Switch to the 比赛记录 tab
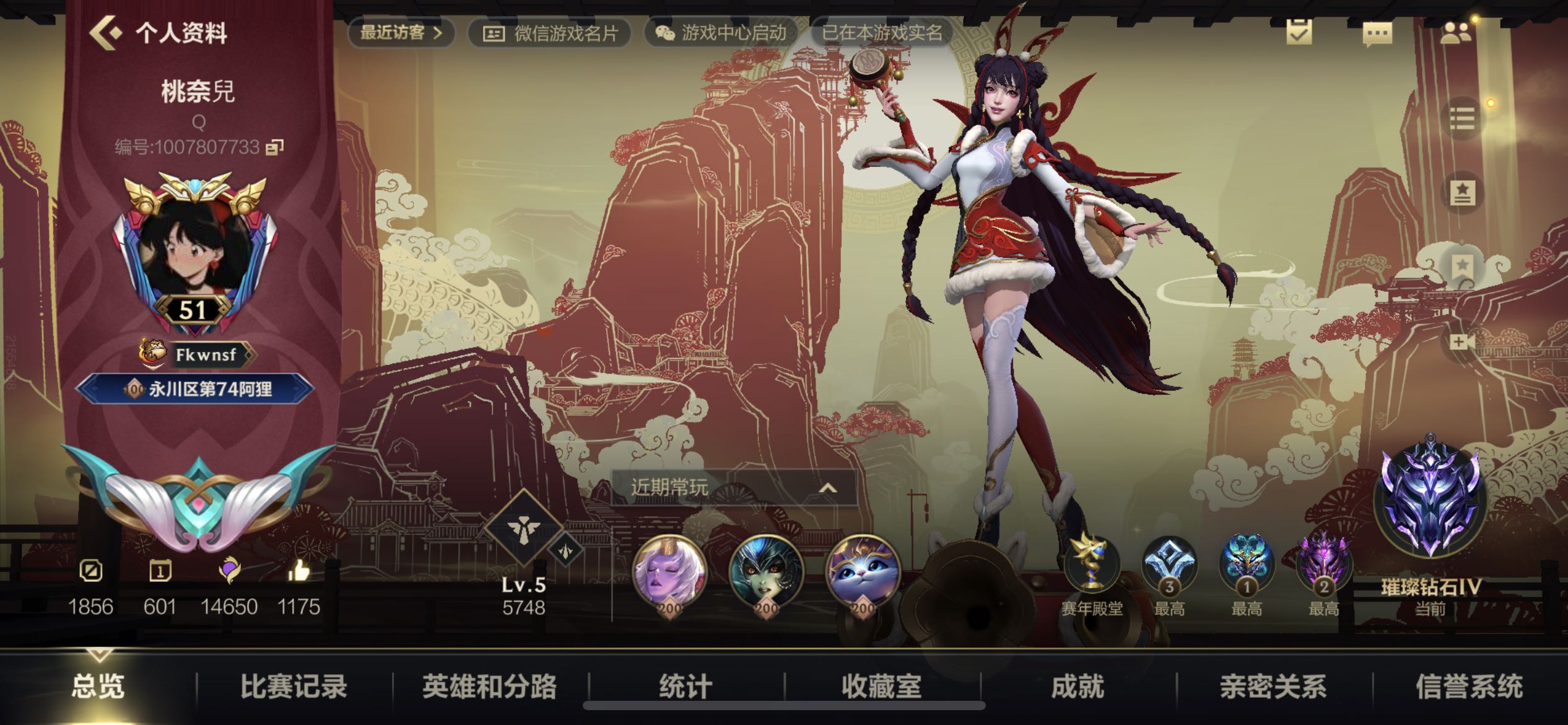Screen dimensions: 1568x725 click(294, 687)
